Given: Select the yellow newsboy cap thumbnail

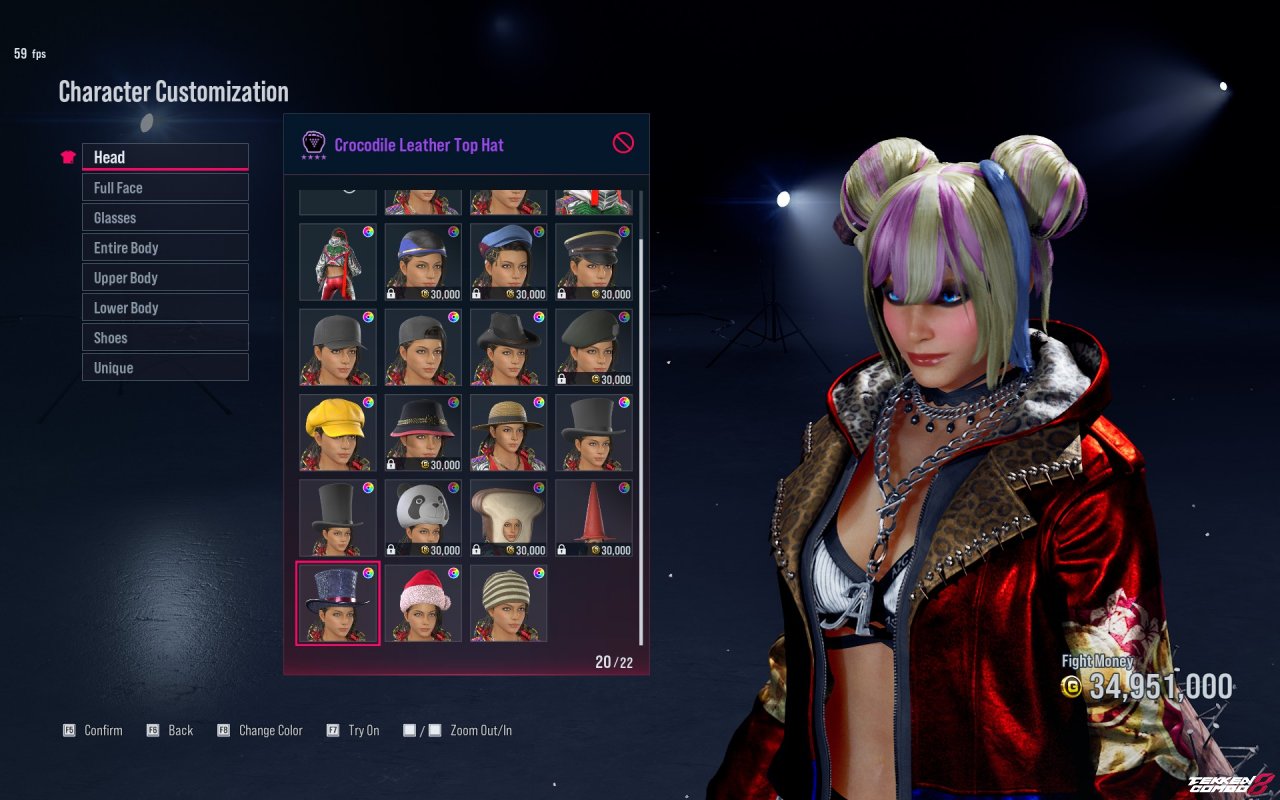Looking at the screenshot, I should click(x=337, y=432).
